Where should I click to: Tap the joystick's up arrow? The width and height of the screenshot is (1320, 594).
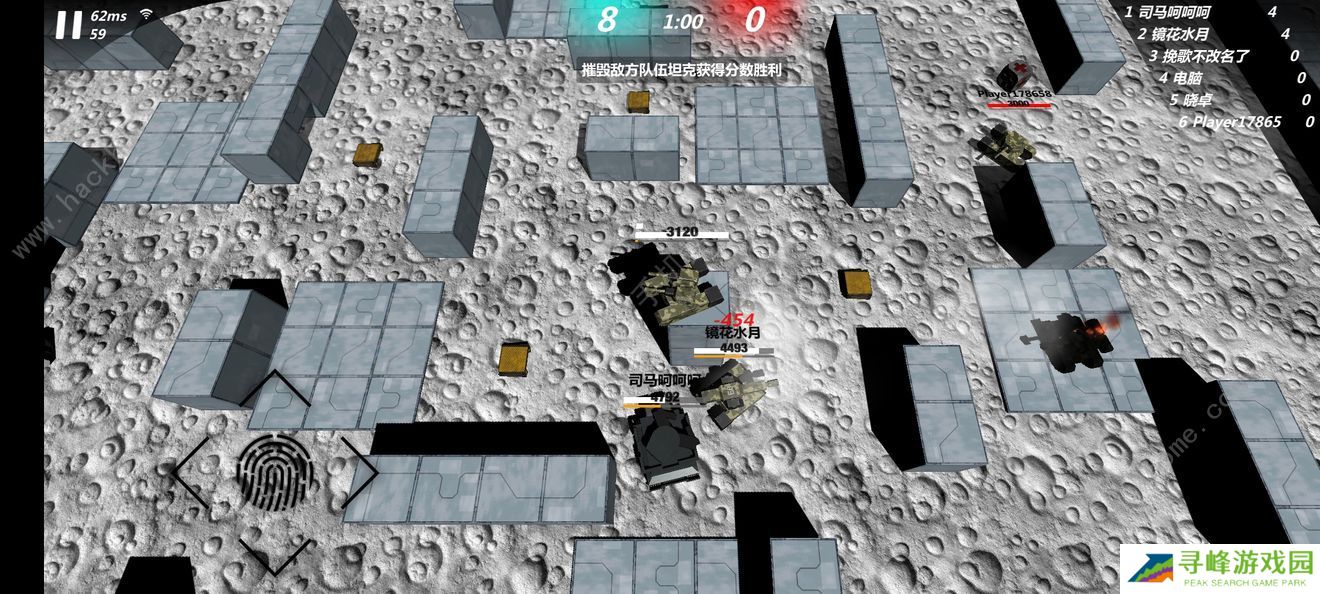(x=275, y=388)
